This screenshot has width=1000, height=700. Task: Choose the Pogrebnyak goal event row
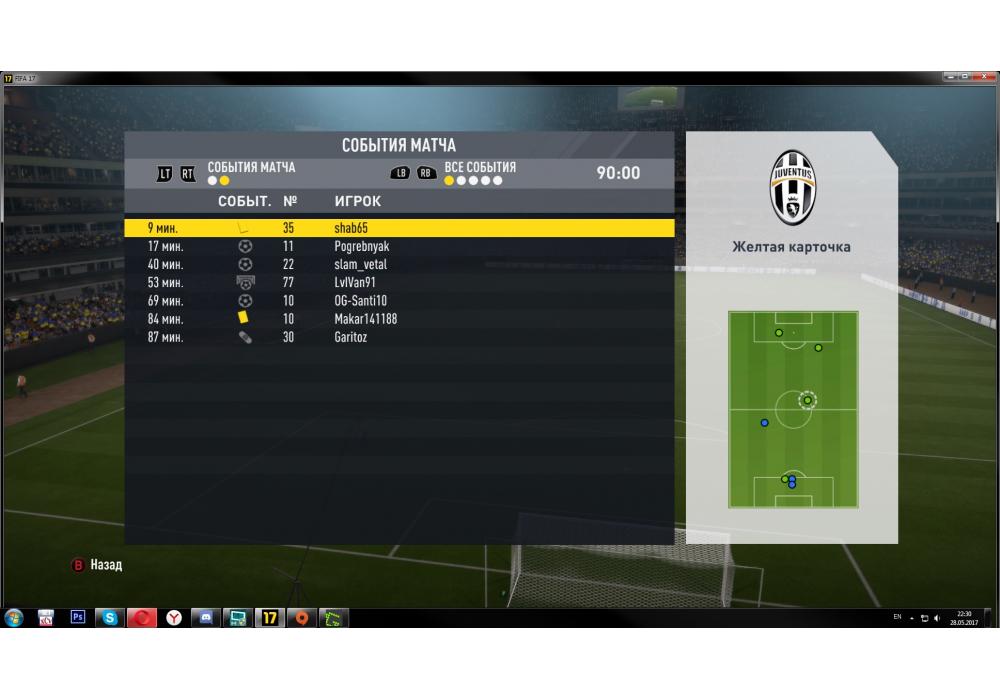(x=398, y=246)
